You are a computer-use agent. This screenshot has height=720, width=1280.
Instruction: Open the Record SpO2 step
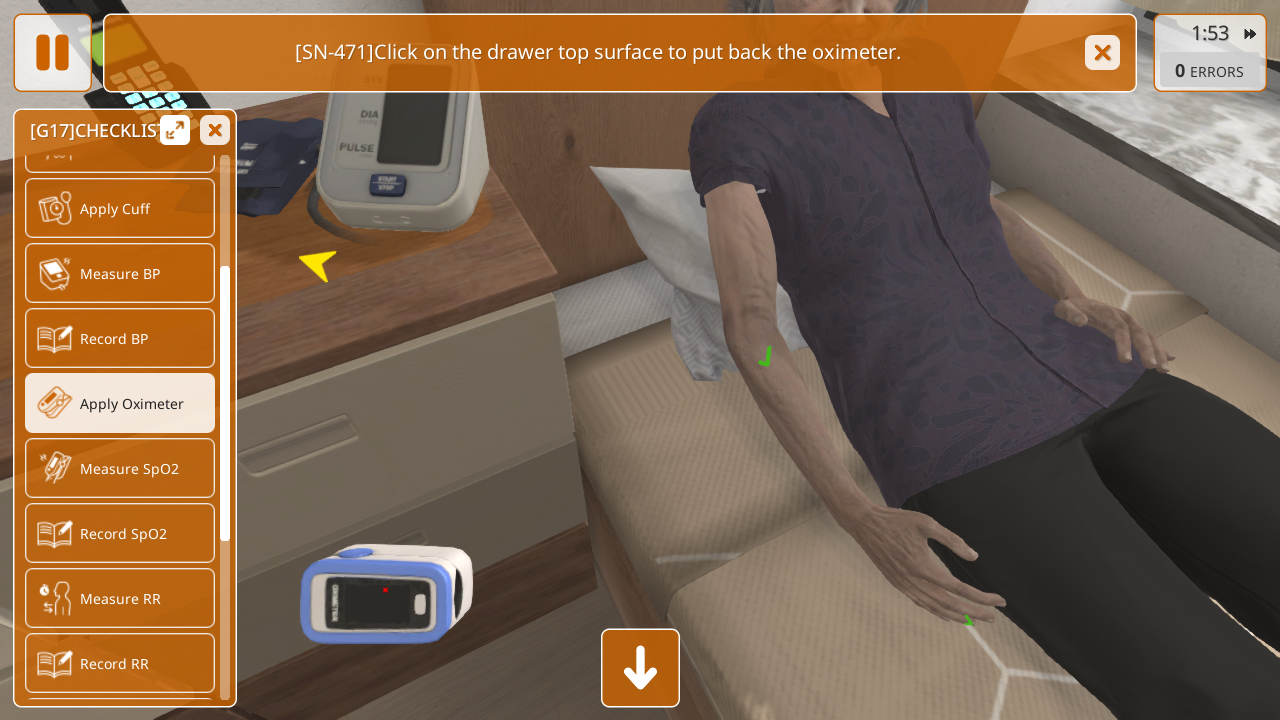point(120,534)
